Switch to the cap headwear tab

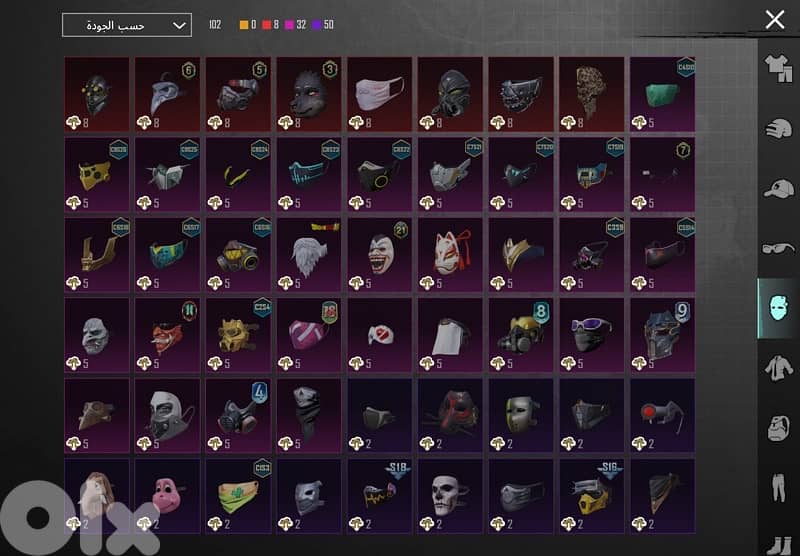(778, 188)
